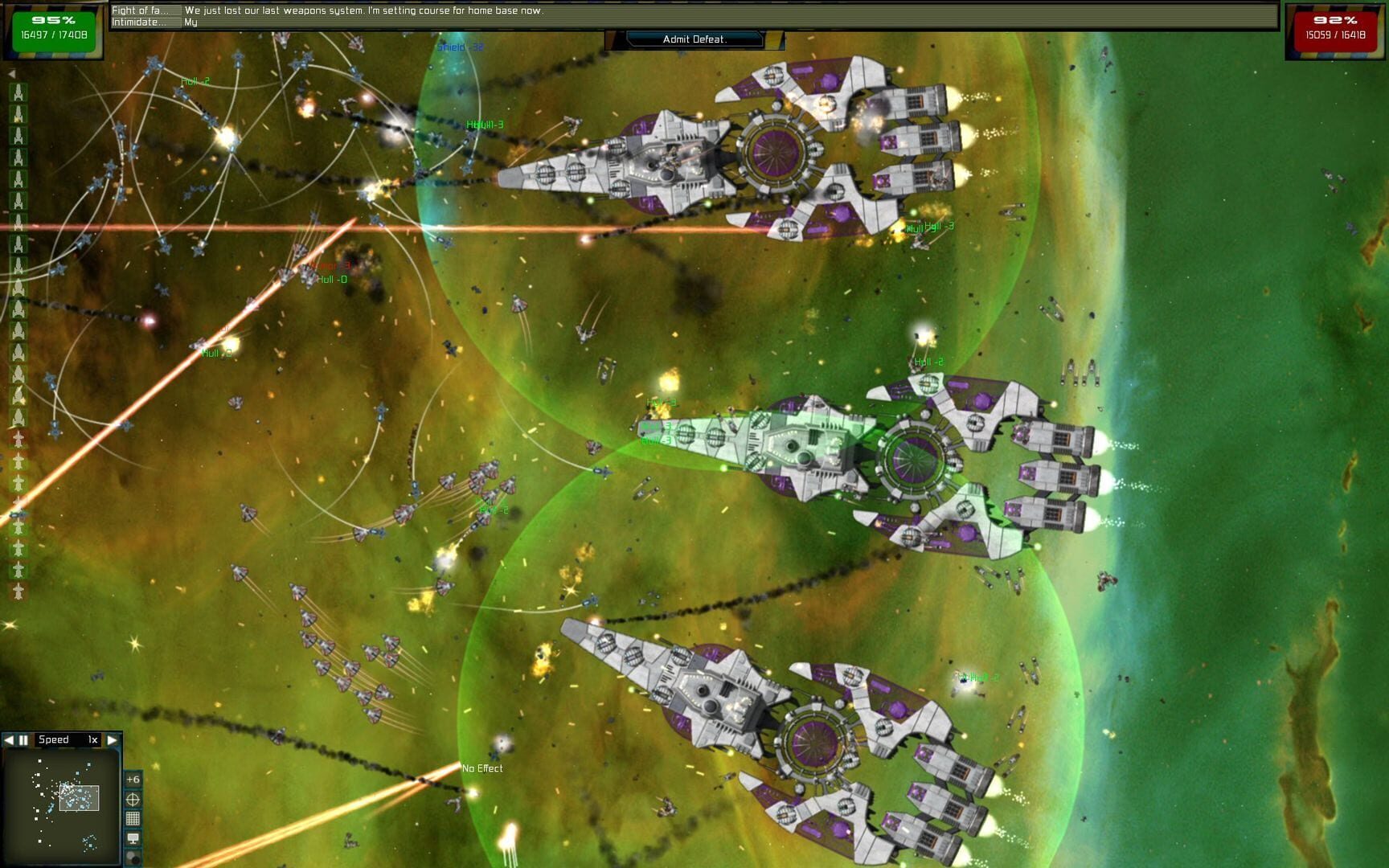The width and height of the screenshot is (1389, 868).
Task: Click the +6 reinforcements icon beside the minimap
Action: click(x=133, y=780)
